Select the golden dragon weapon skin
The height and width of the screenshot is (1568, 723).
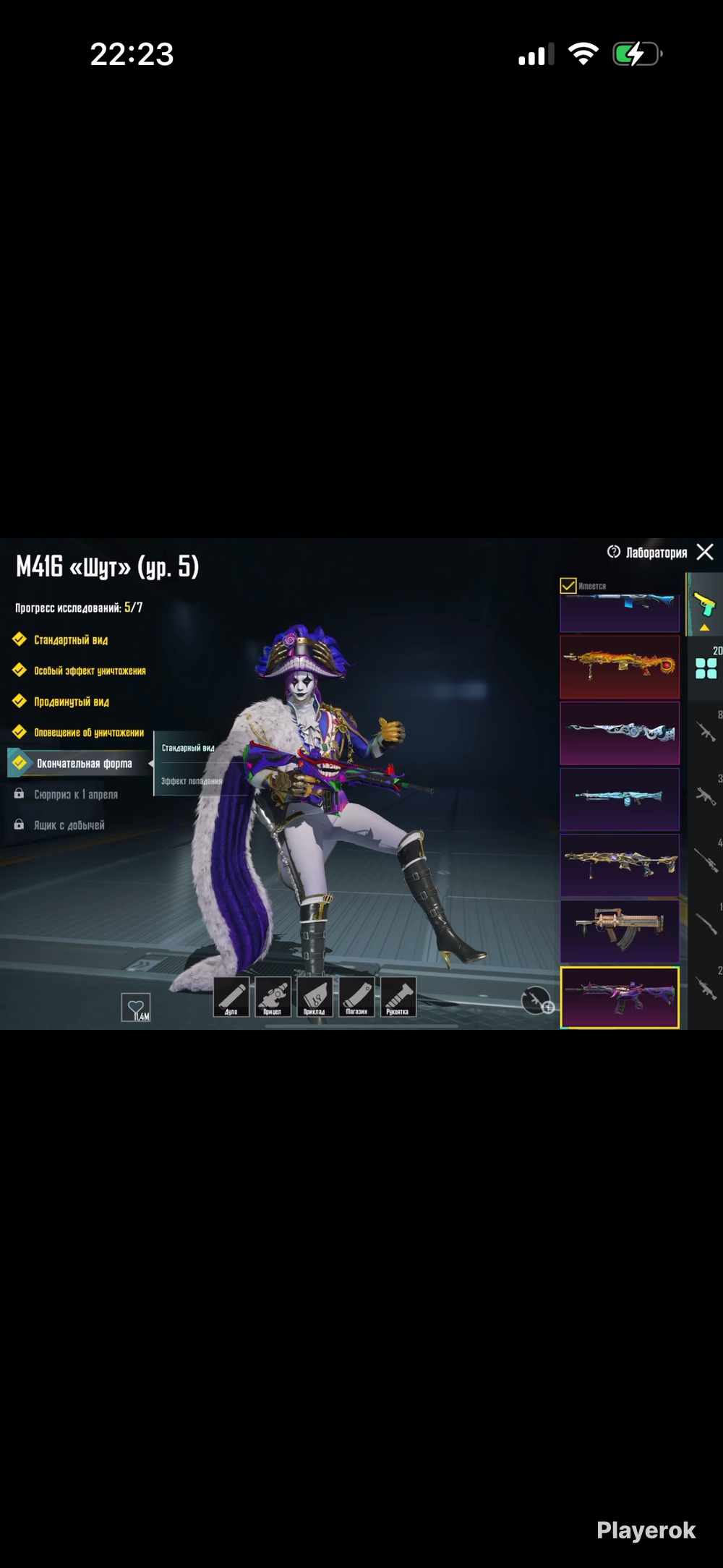(620, 667)
